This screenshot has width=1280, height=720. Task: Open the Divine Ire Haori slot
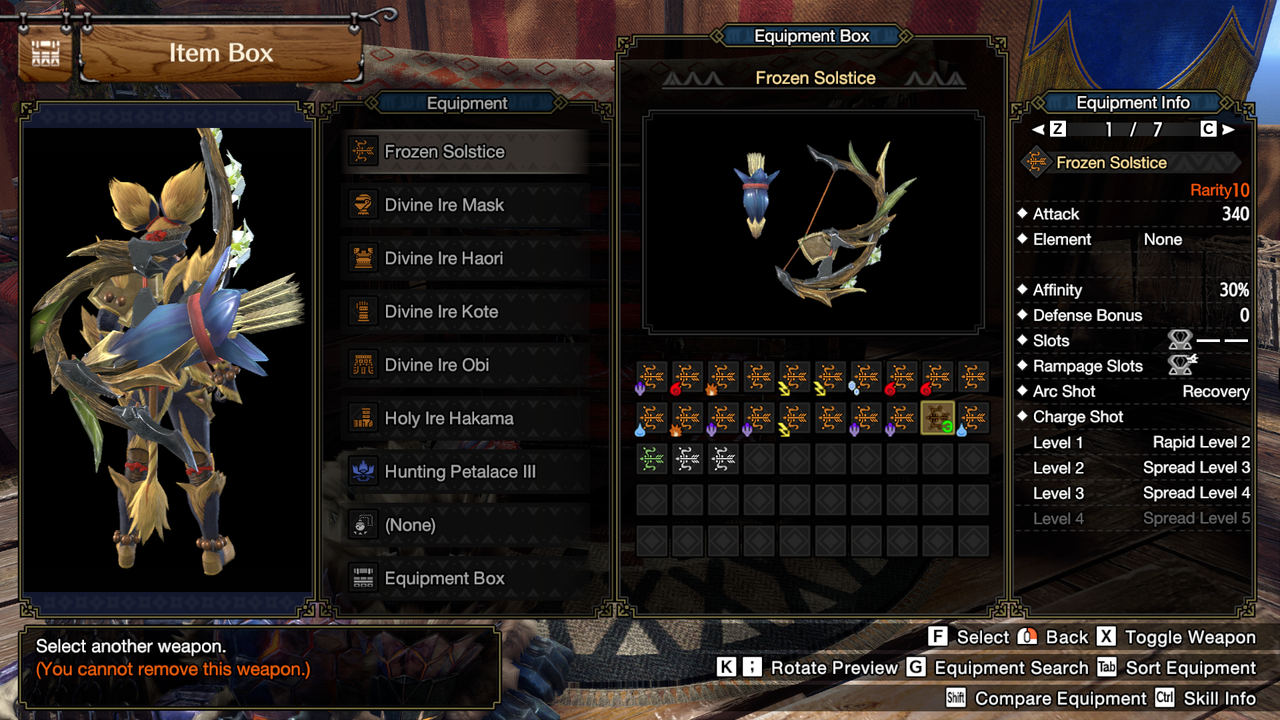pyautogui.click(x=445, y=258)
